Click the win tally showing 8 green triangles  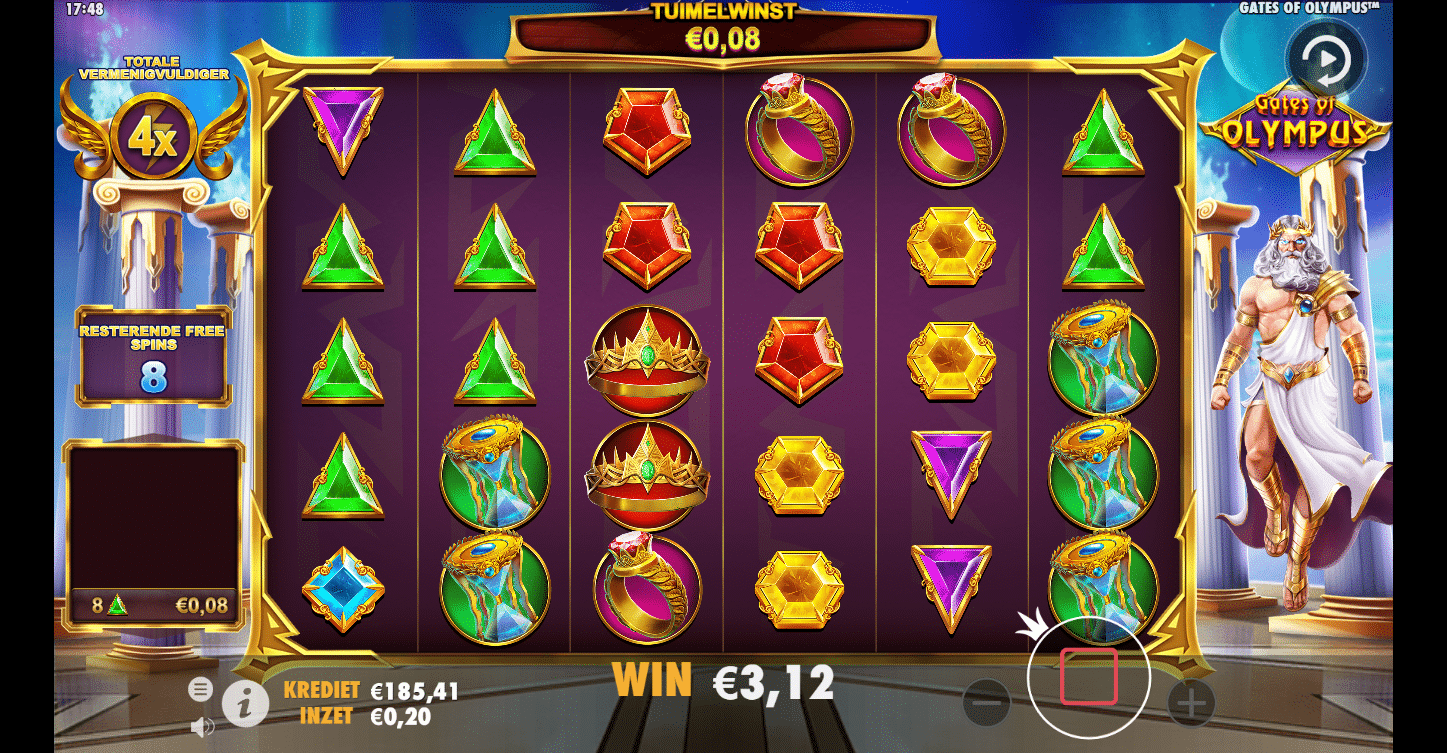point(152,604)
